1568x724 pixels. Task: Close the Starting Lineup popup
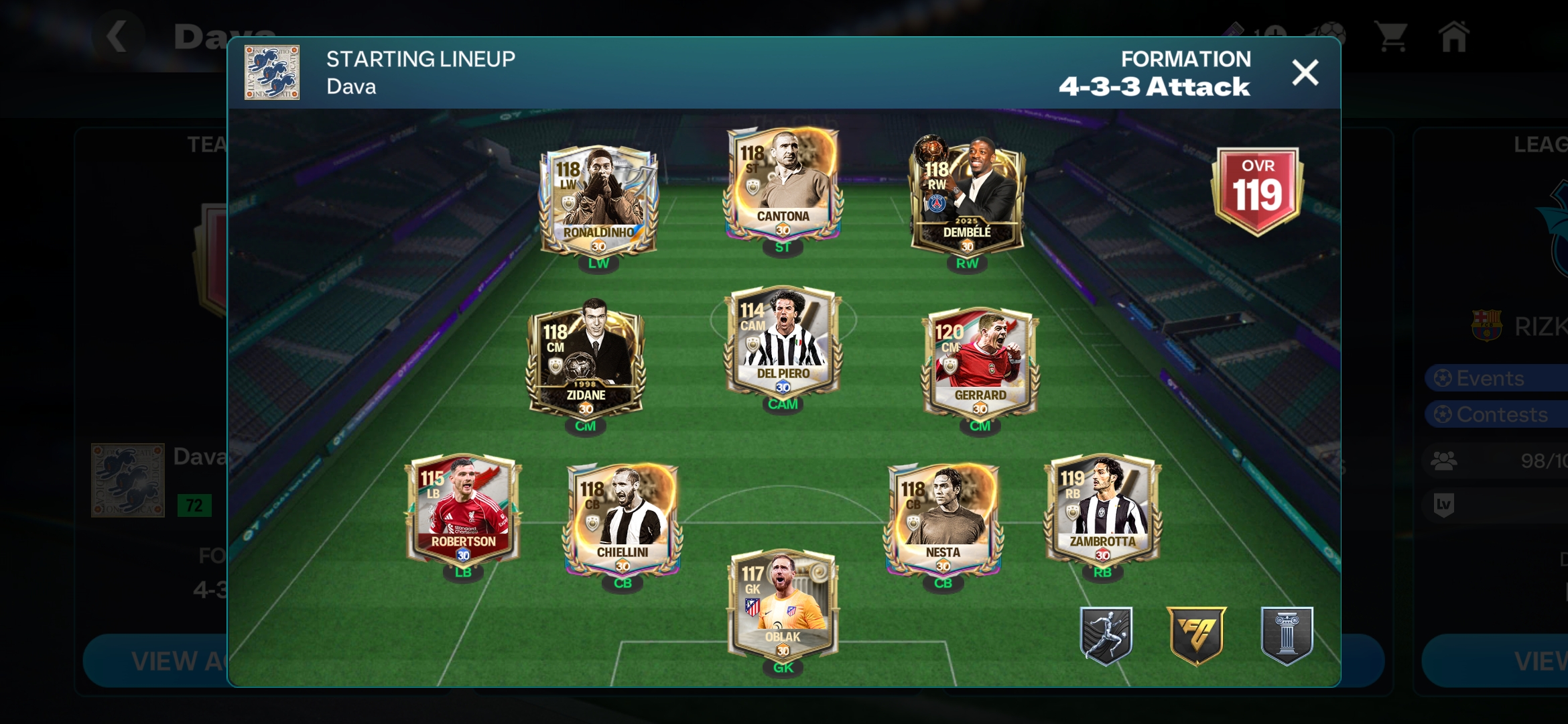click(x=1305, y=72)
